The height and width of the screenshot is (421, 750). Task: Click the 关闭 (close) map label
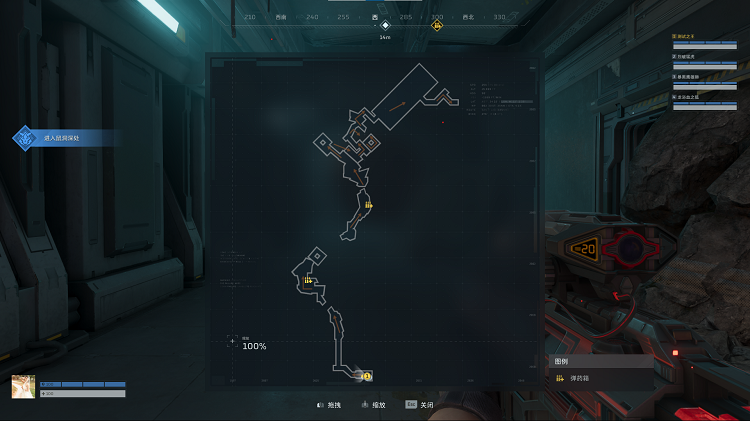tap(427, 405)
